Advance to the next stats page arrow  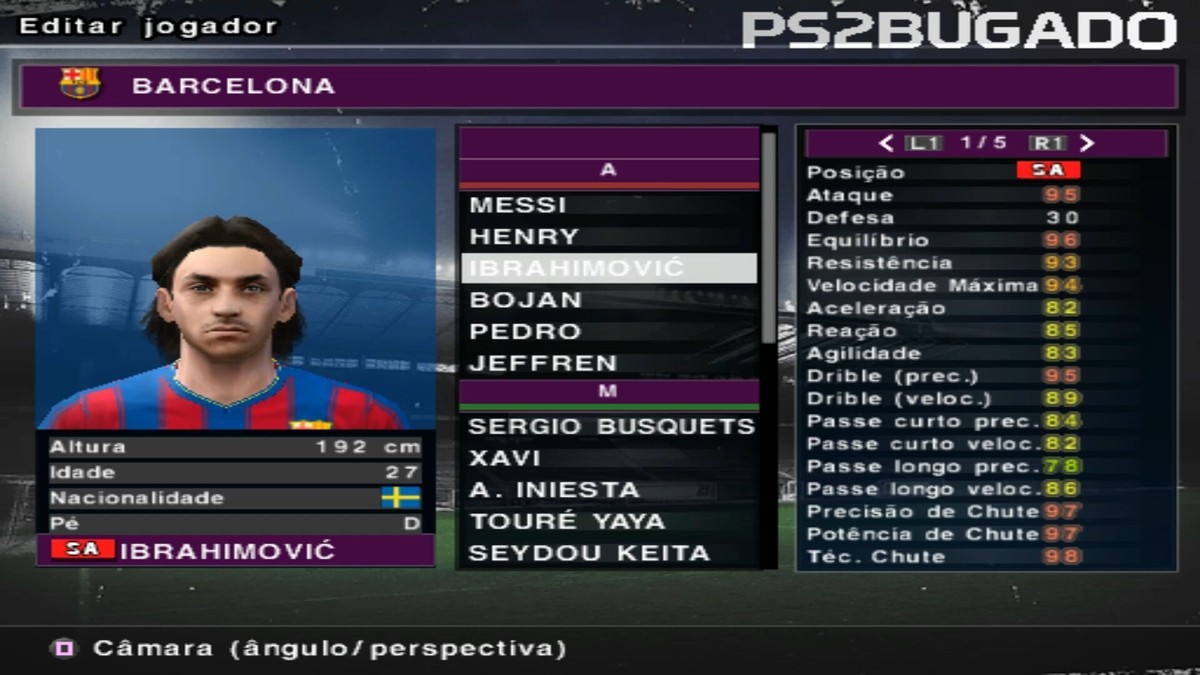click(1087, 143)
